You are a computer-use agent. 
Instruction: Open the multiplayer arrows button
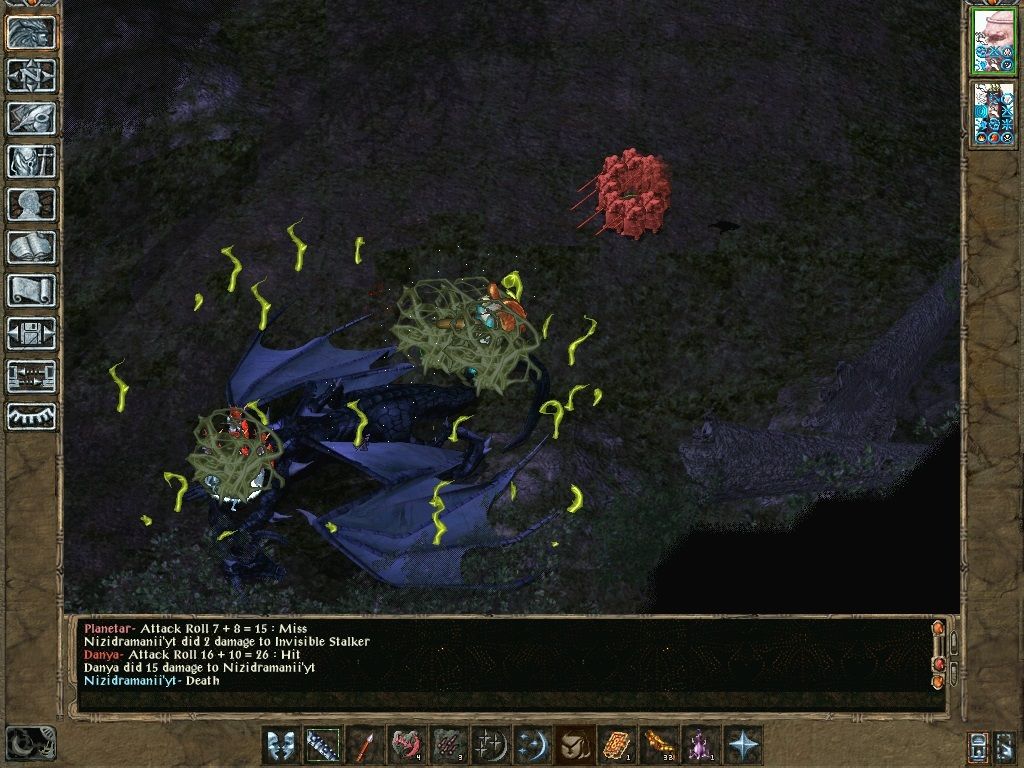click(x=31, y=376)
